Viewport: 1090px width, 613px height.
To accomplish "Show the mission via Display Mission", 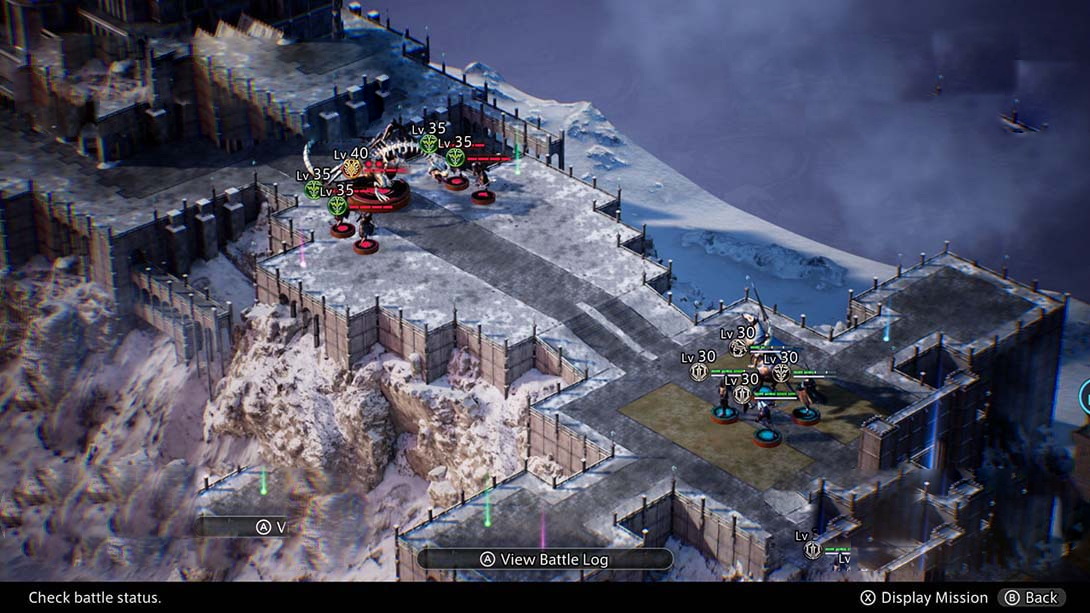I will [x=924, y=598].
